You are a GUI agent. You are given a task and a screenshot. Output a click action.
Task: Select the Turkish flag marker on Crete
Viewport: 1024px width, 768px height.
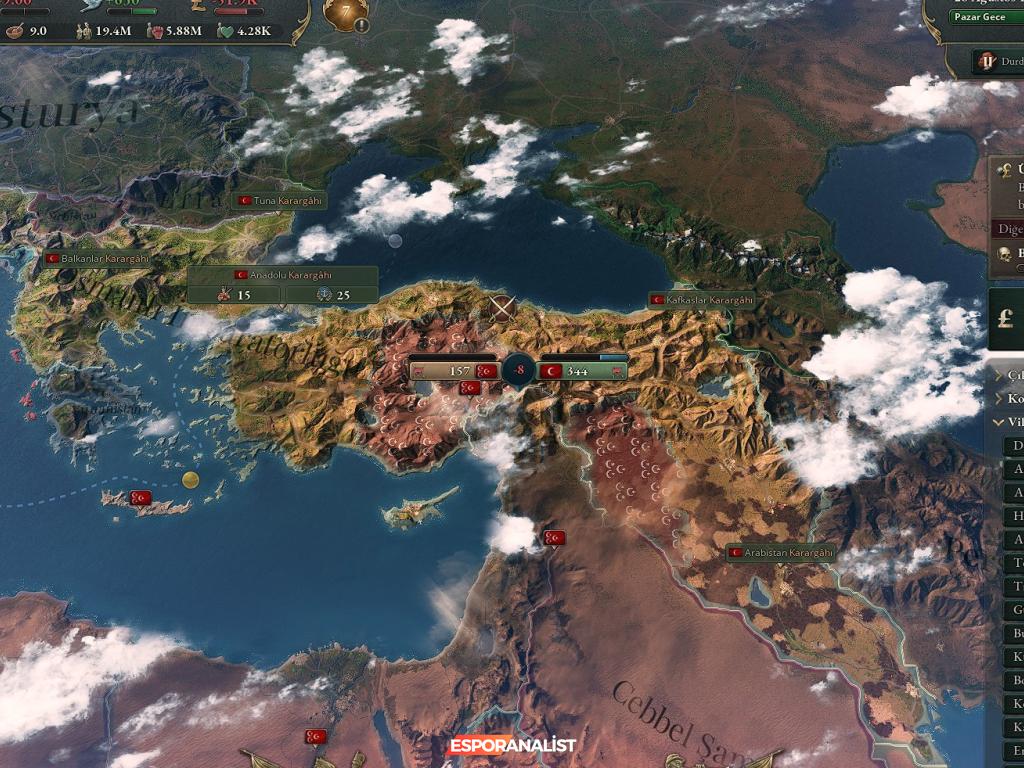click(140, 497)
